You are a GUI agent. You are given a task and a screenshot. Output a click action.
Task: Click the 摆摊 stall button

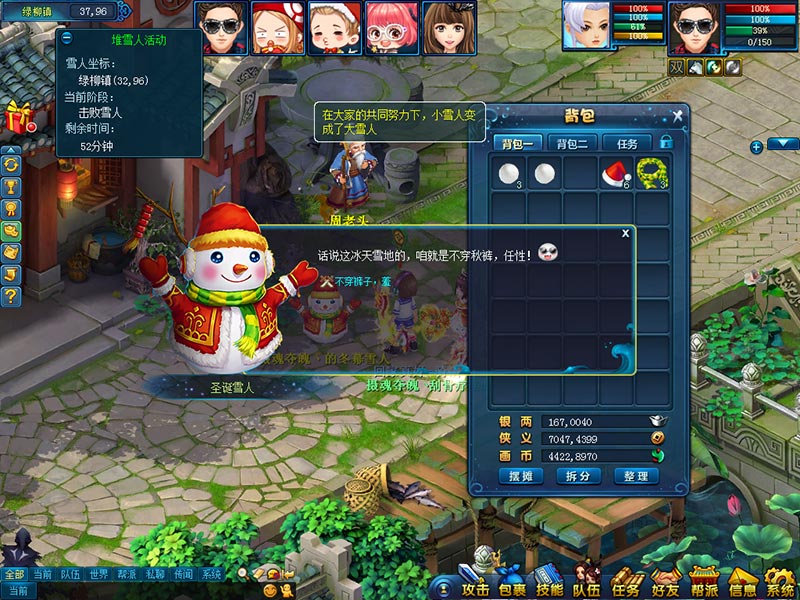[520, 476]
